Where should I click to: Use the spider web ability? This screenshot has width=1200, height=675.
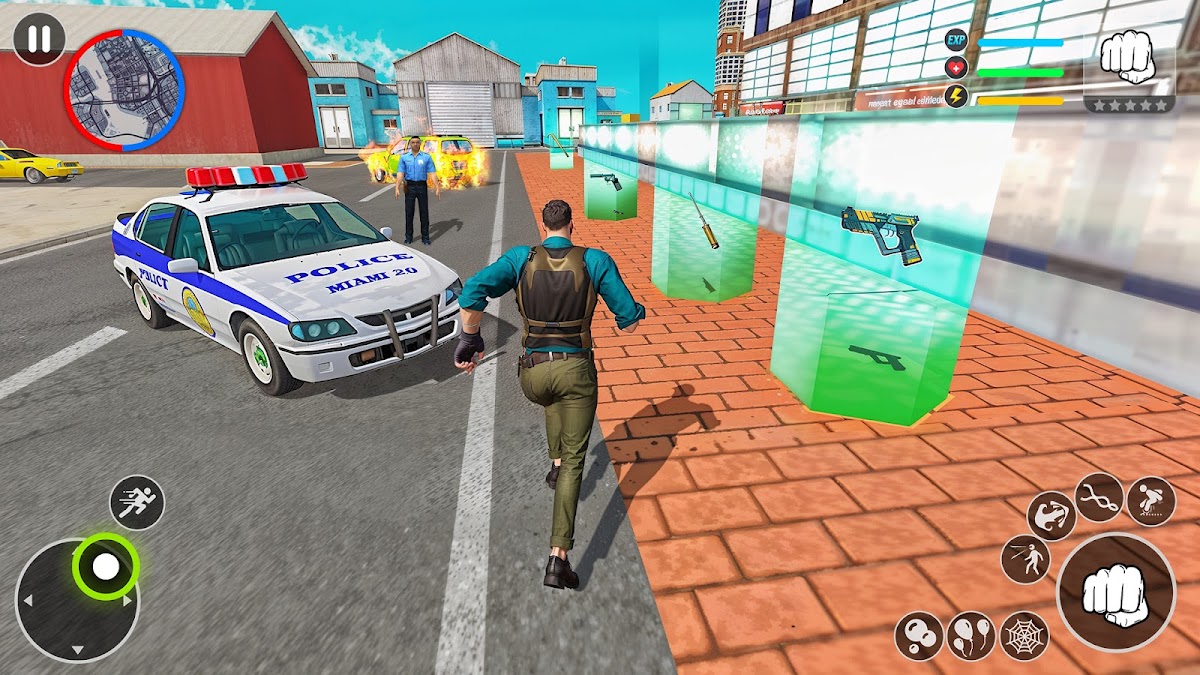pyautogui.click(x=1024, y=636)
